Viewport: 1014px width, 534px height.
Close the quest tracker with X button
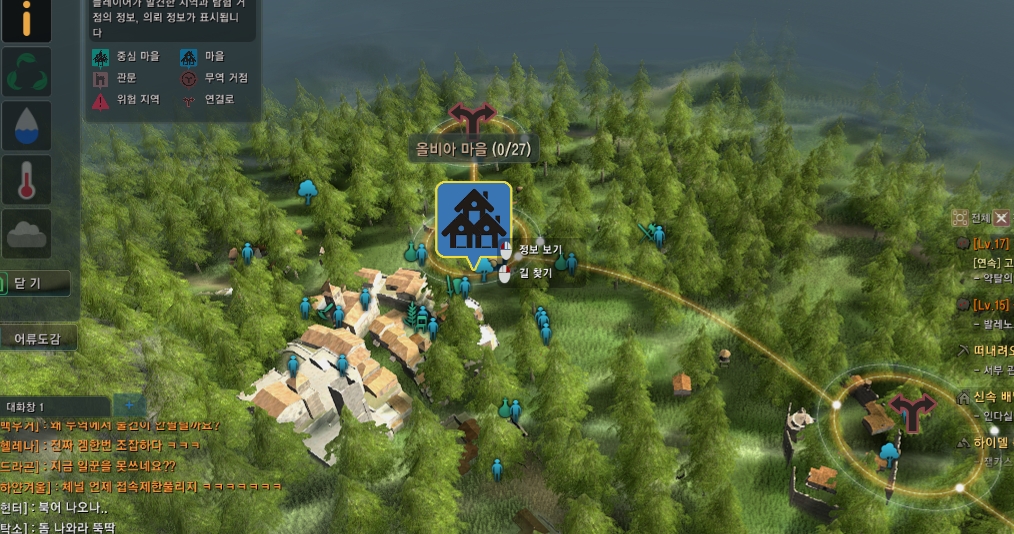(1002, 217)
